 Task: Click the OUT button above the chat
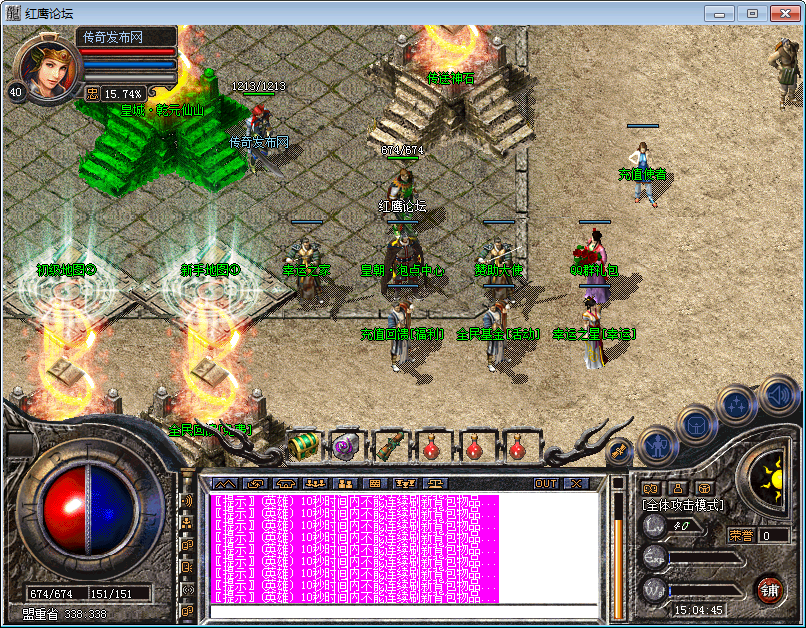pyautogui.click(x=546, y=484)
